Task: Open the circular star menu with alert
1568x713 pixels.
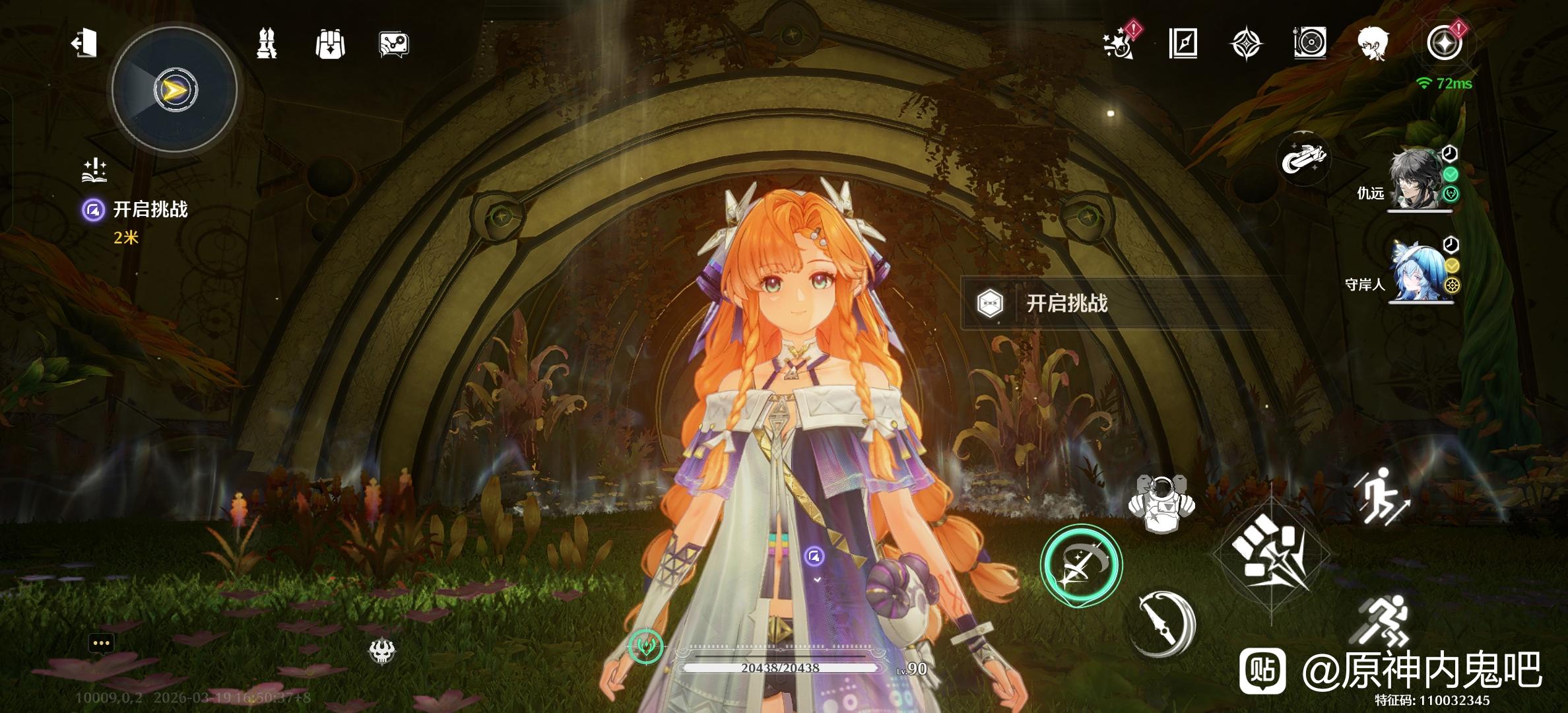Action: tap(1444, 44)
